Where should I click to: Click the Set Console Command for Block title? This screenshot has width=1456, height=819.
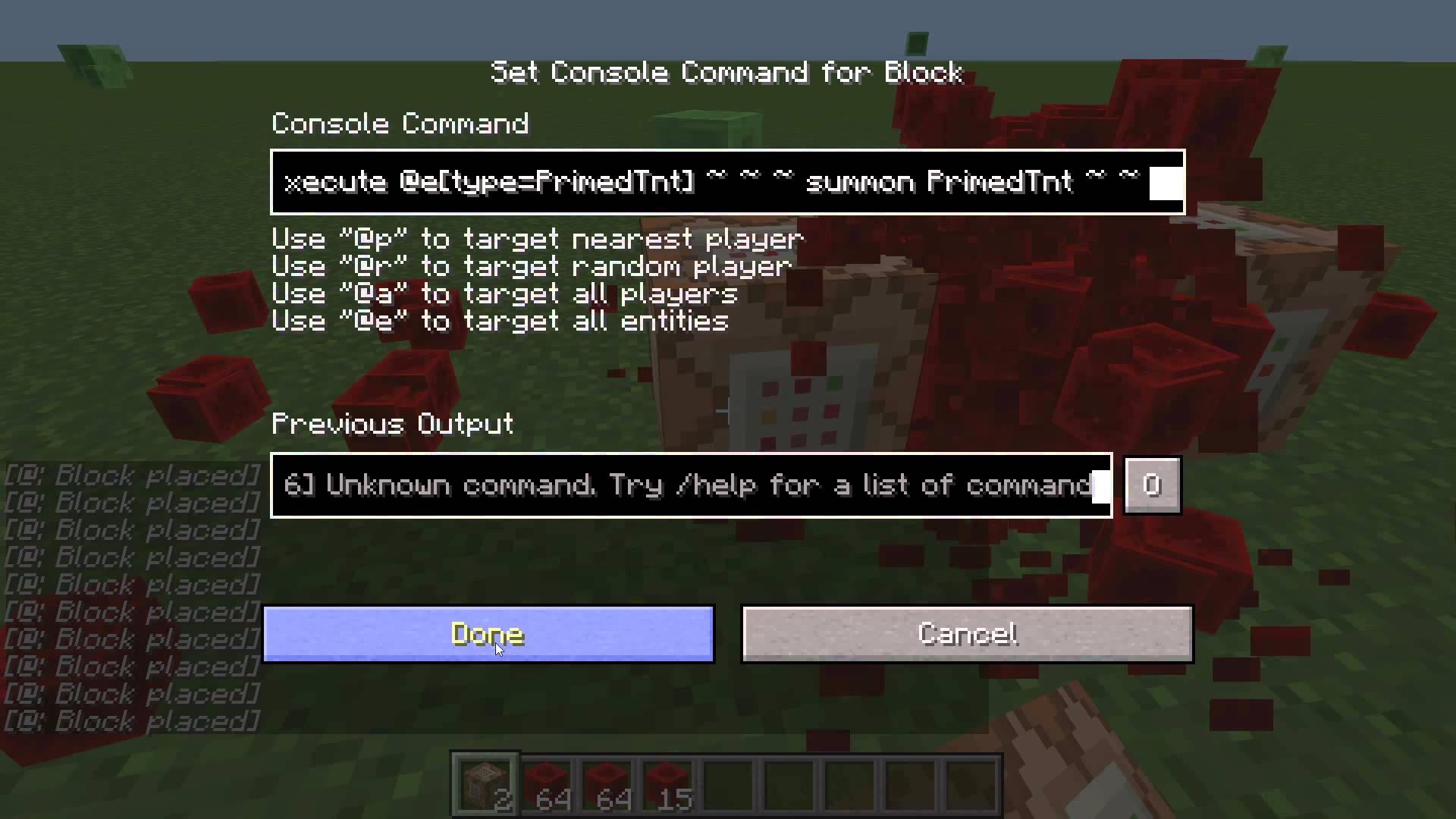[726, 72]
